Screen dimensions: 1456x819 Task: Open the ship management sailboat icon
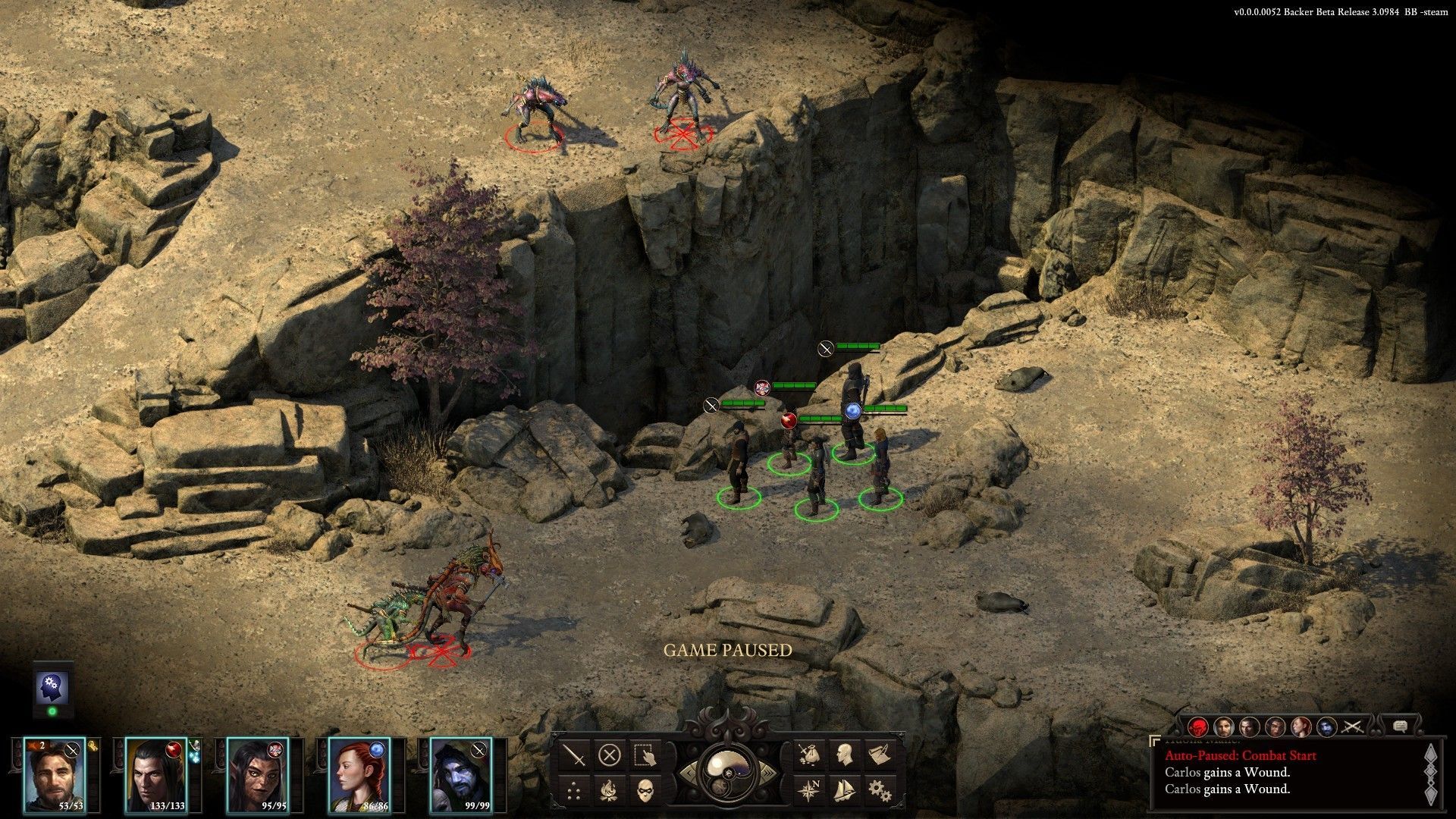coord(843,790)
